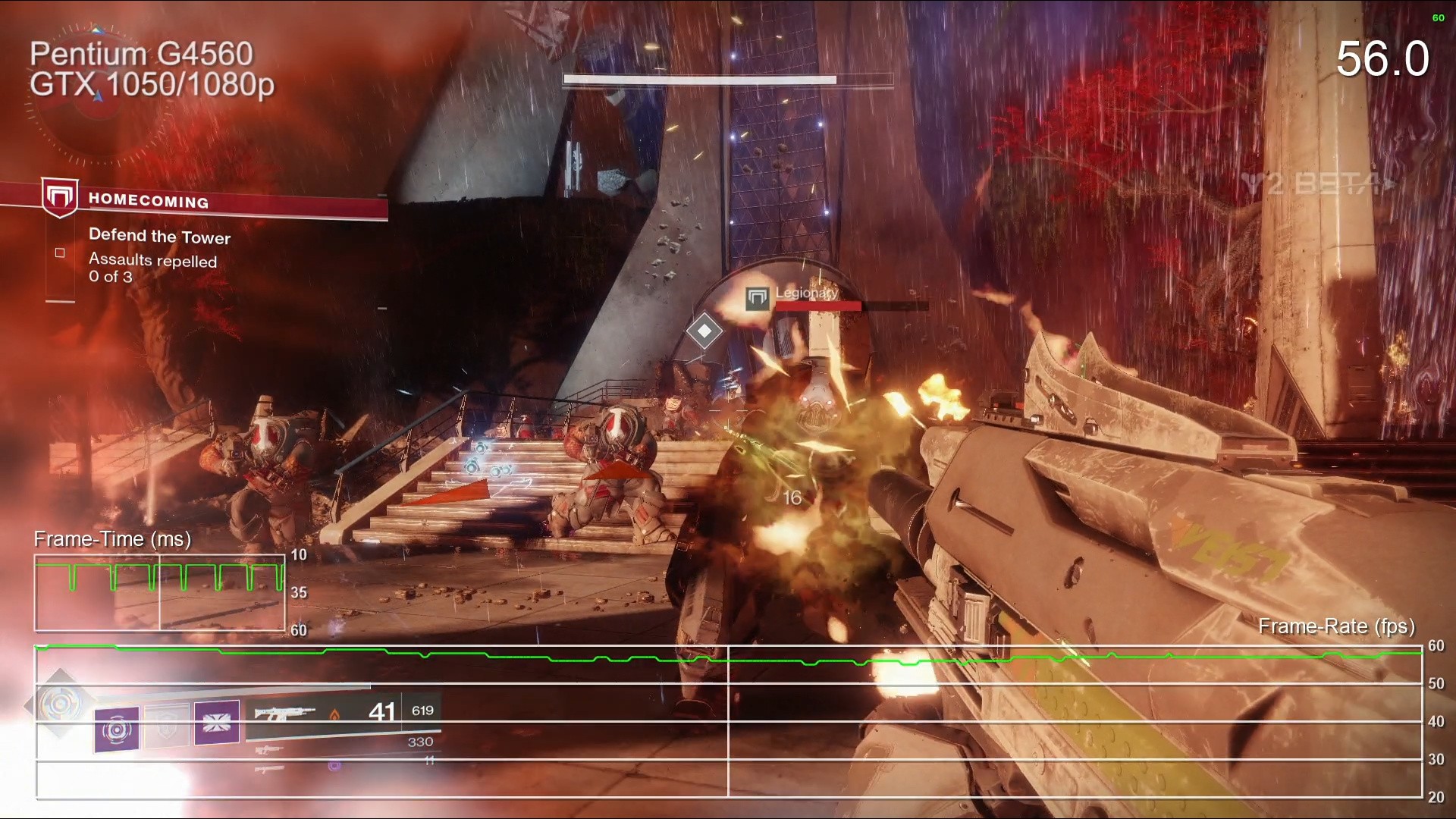Activate the purple cross-shaped ability icon
This screenshot has width=1456, height=819.
pyautogui.click(x=217, y=722)
